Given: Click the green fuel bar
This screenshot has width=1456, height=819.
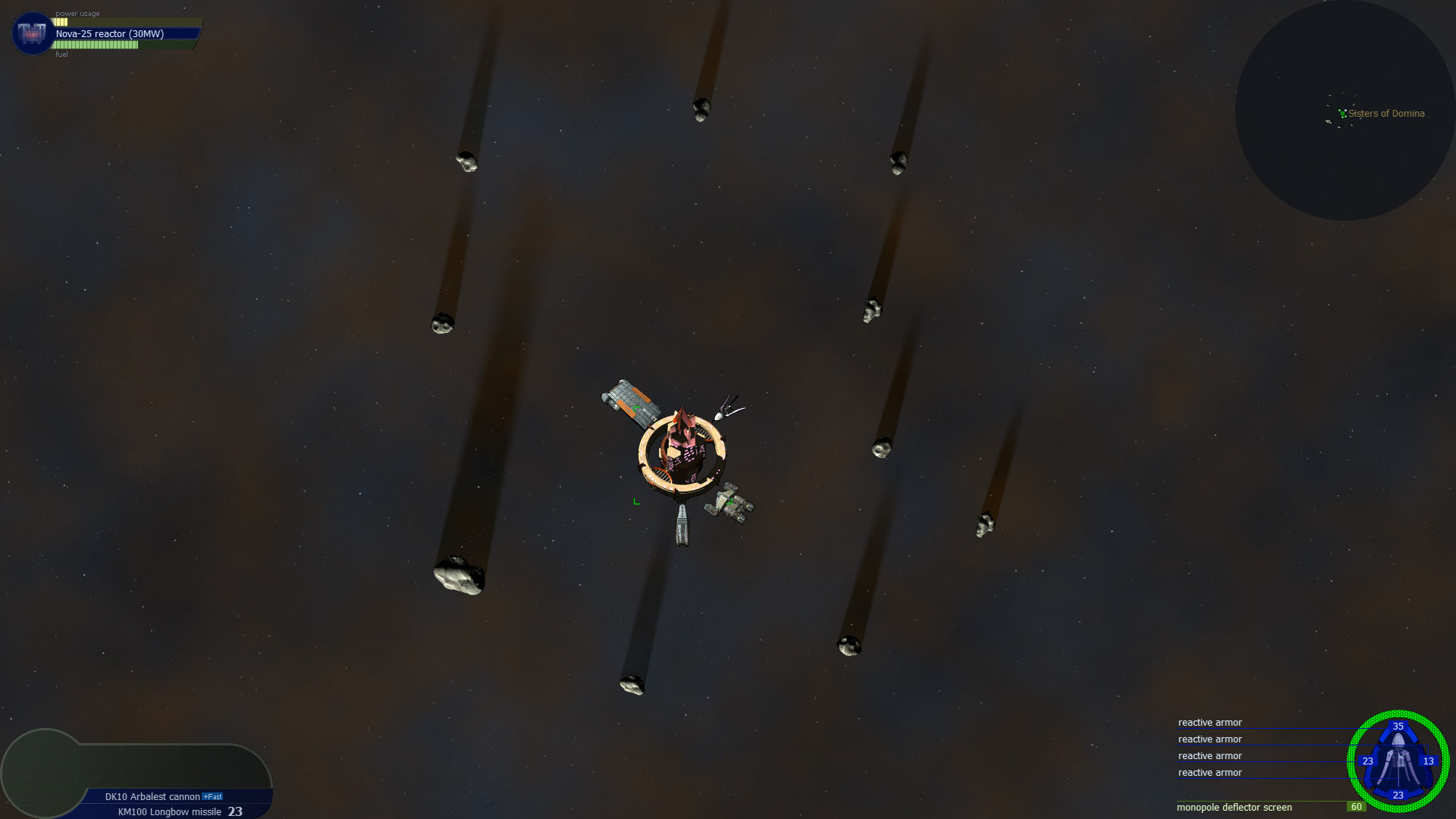Looking at the screenshot, I should point(95,45).
